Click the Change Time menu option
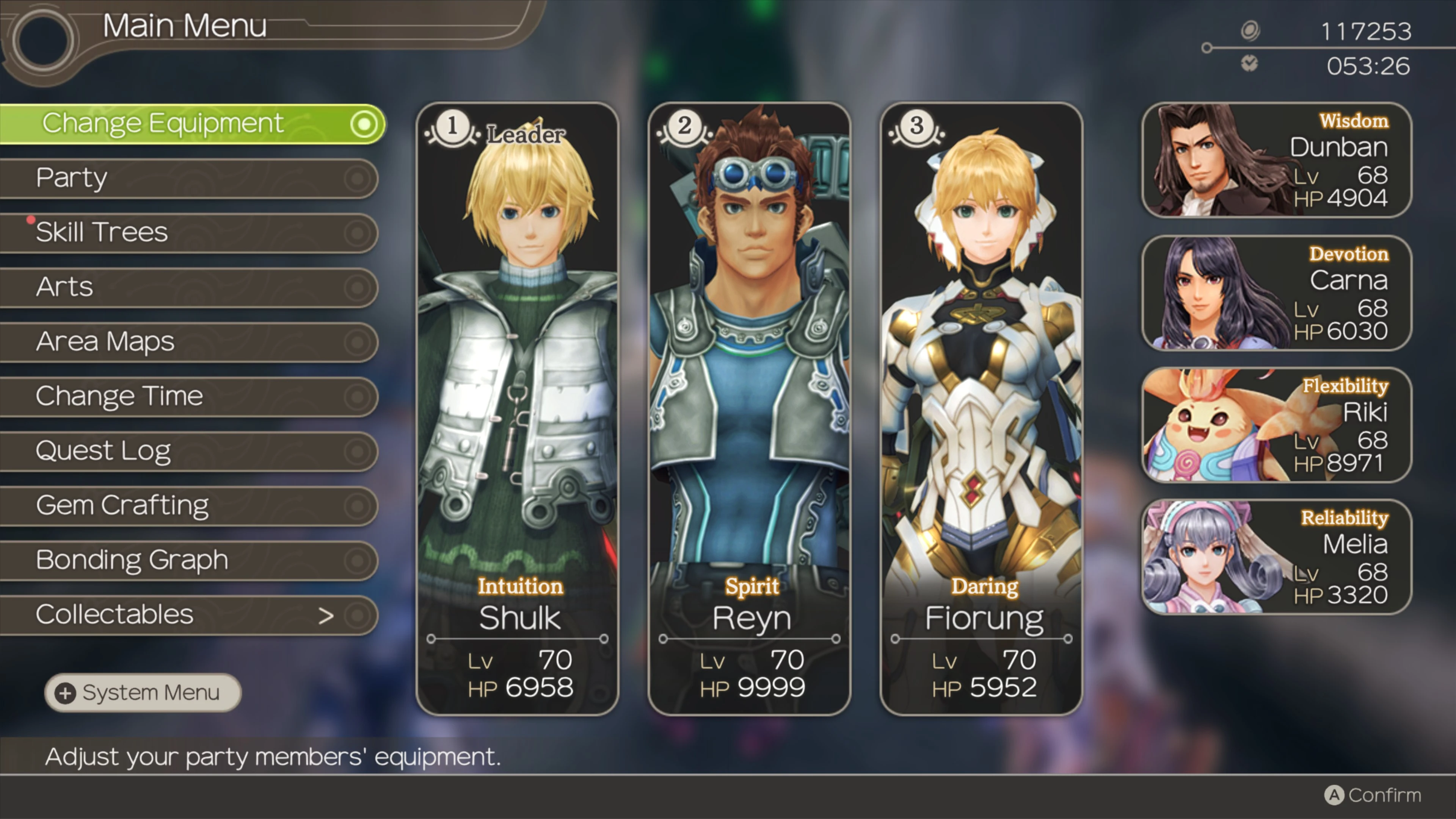 point(118,395)
